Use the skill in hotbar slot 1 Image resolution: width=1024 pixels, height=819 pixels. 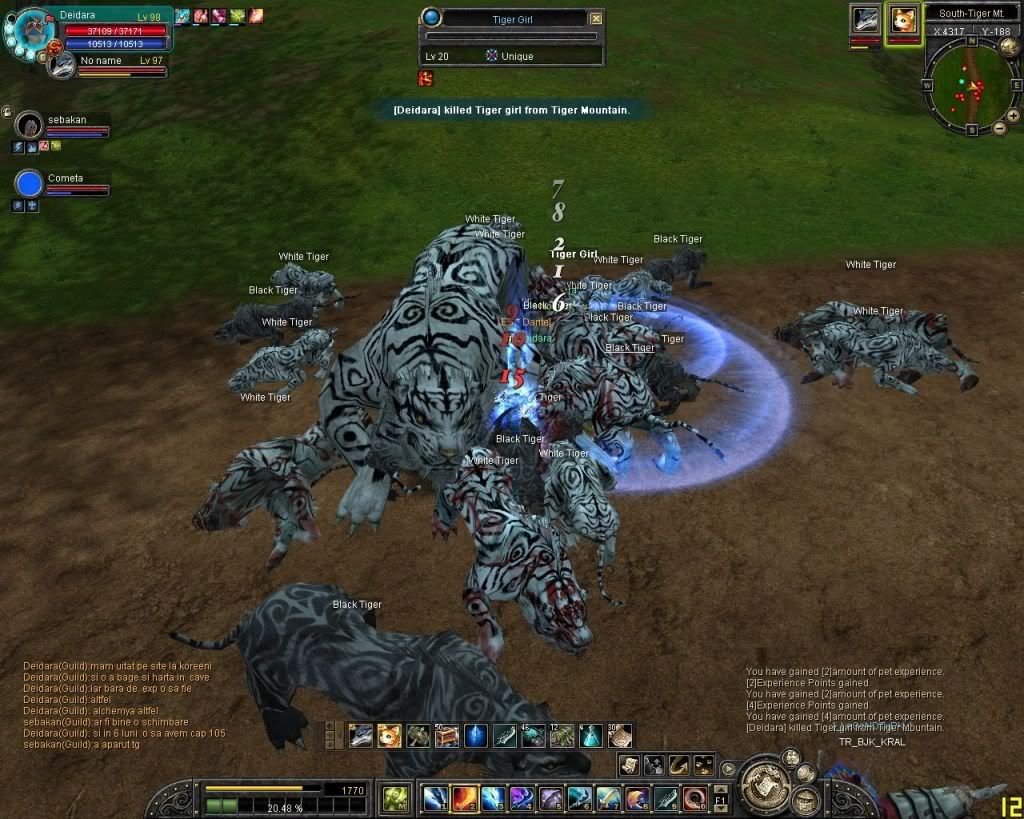(435, 798)
